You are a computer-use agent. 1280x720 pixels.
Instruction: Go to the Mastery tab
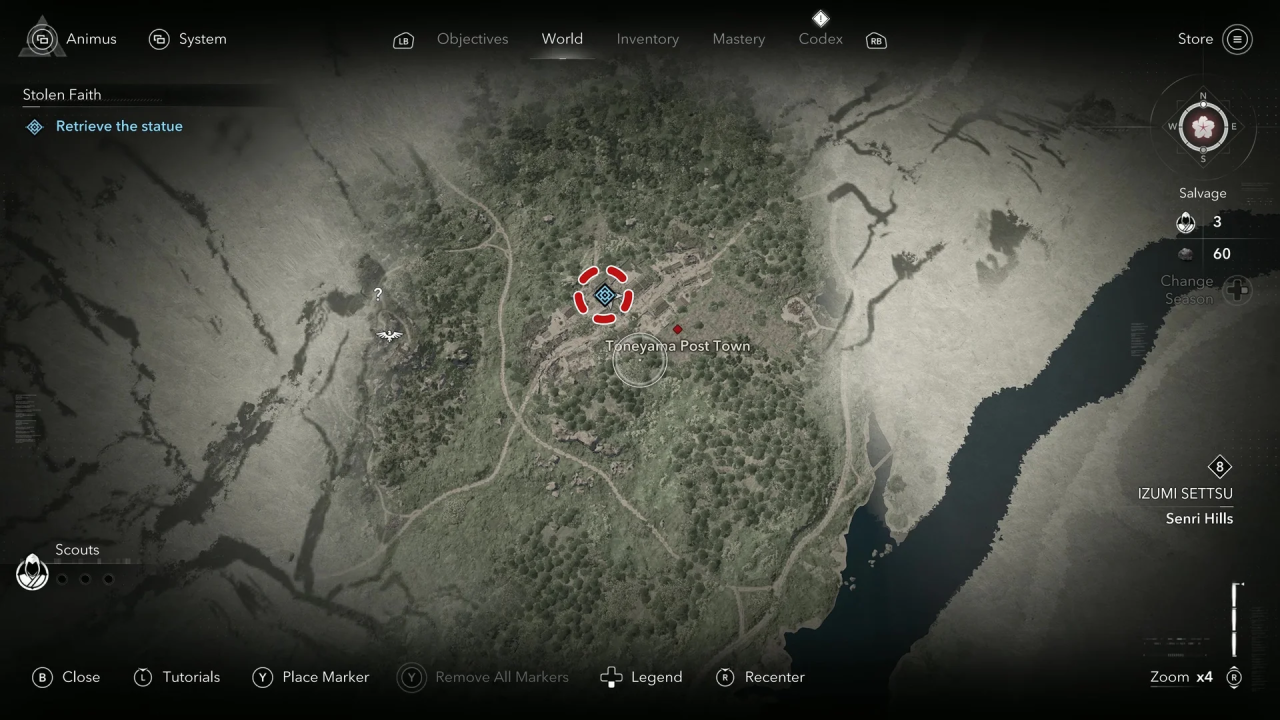(738, 39)
